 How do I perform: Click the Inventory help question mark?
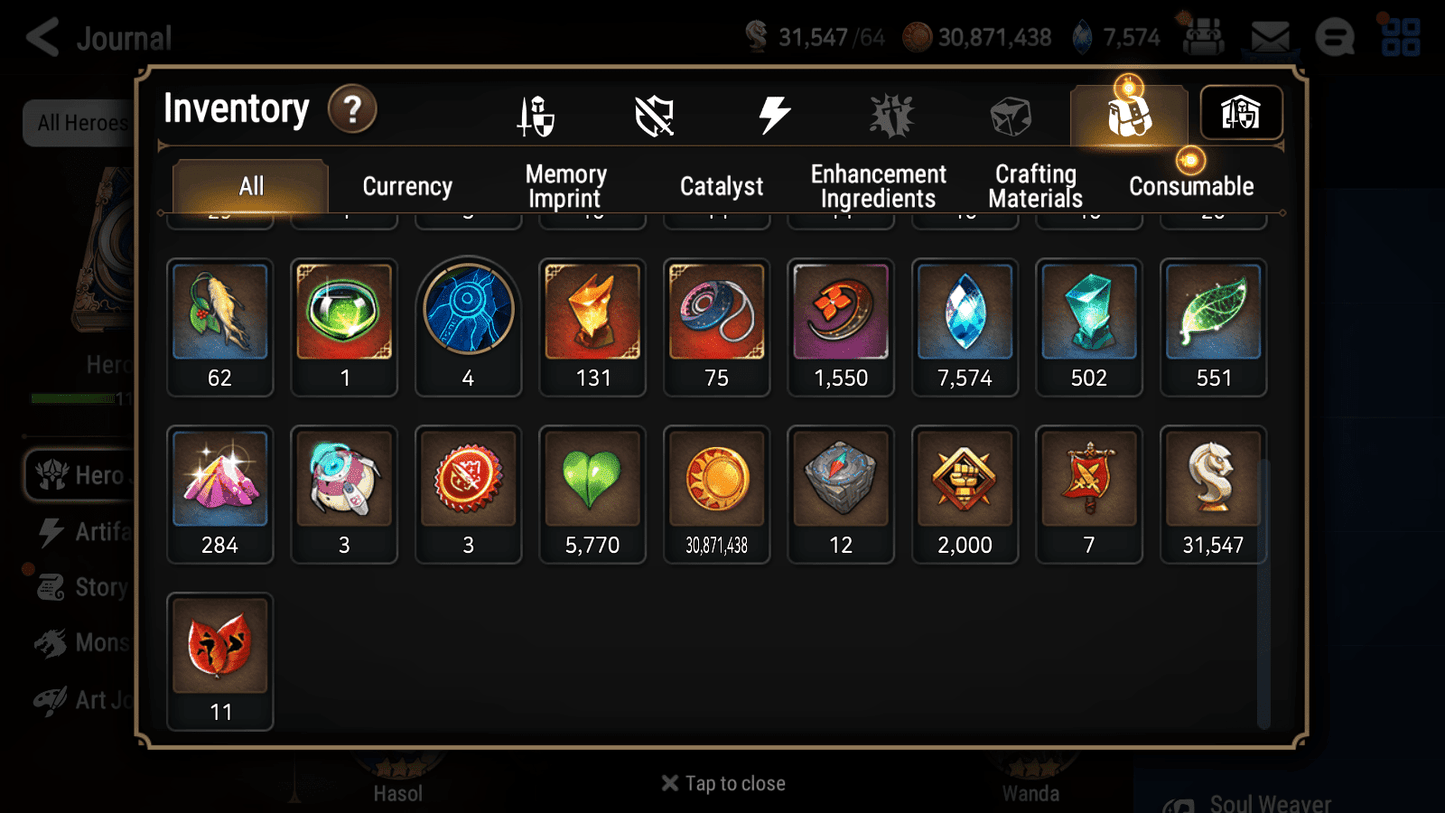pyautogui.click(x=352, y=110)
